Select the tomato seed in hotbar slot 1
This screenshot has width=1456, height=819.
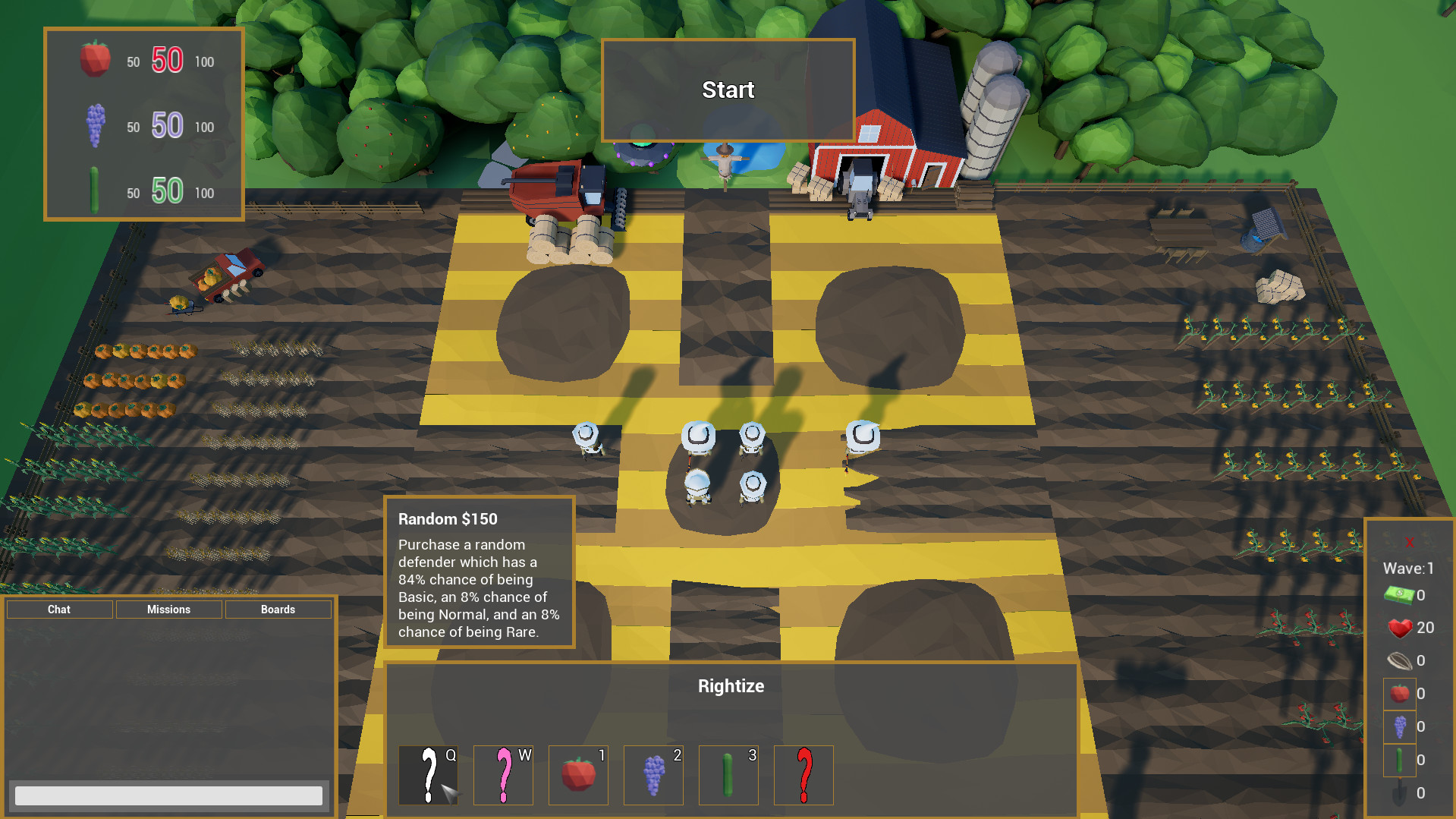pyautogui.click(x=577, y=775)
